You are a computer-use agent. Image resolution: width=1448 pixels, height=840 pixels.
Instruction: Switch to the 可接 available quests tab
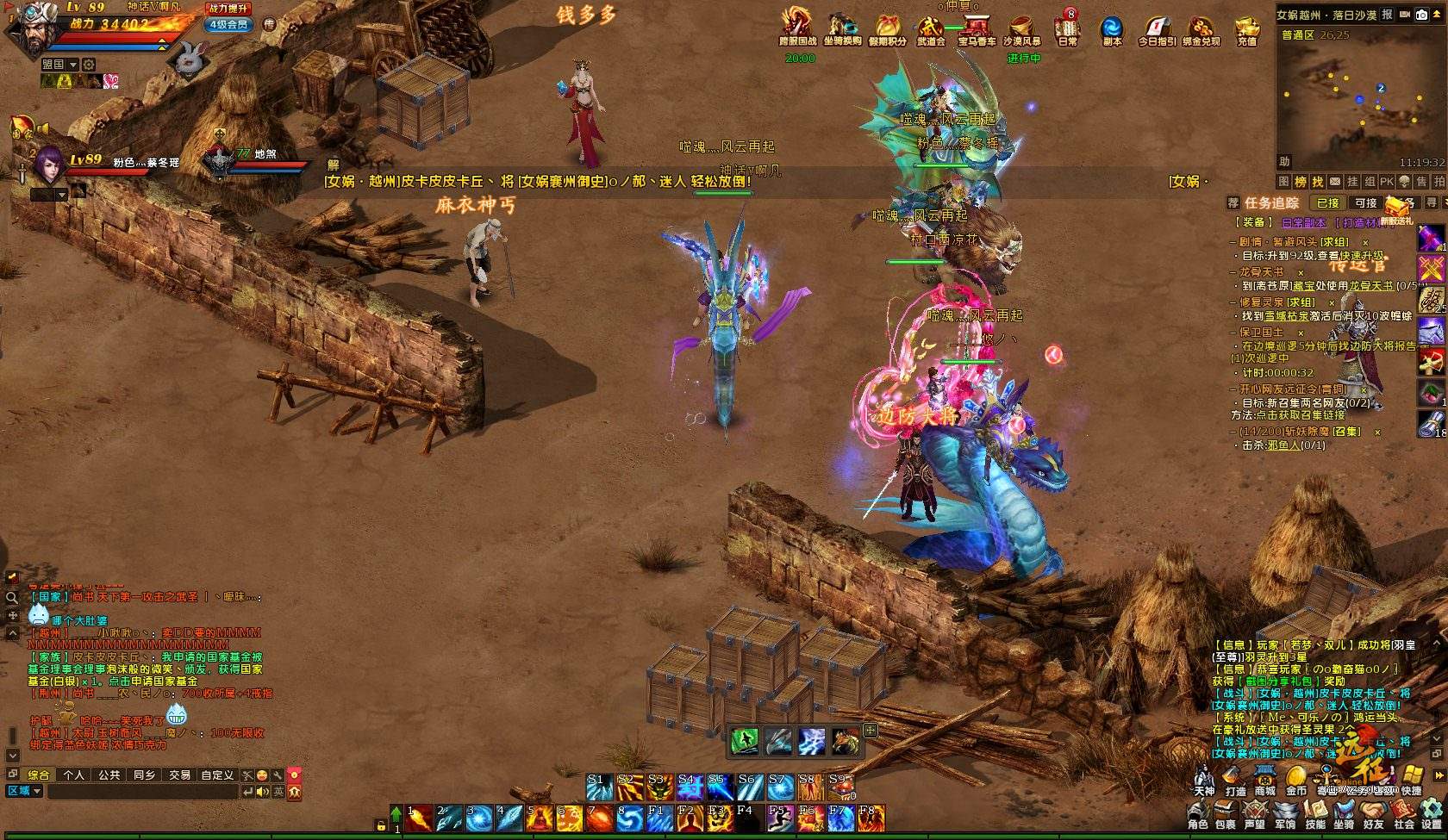tap(1366, 203)
